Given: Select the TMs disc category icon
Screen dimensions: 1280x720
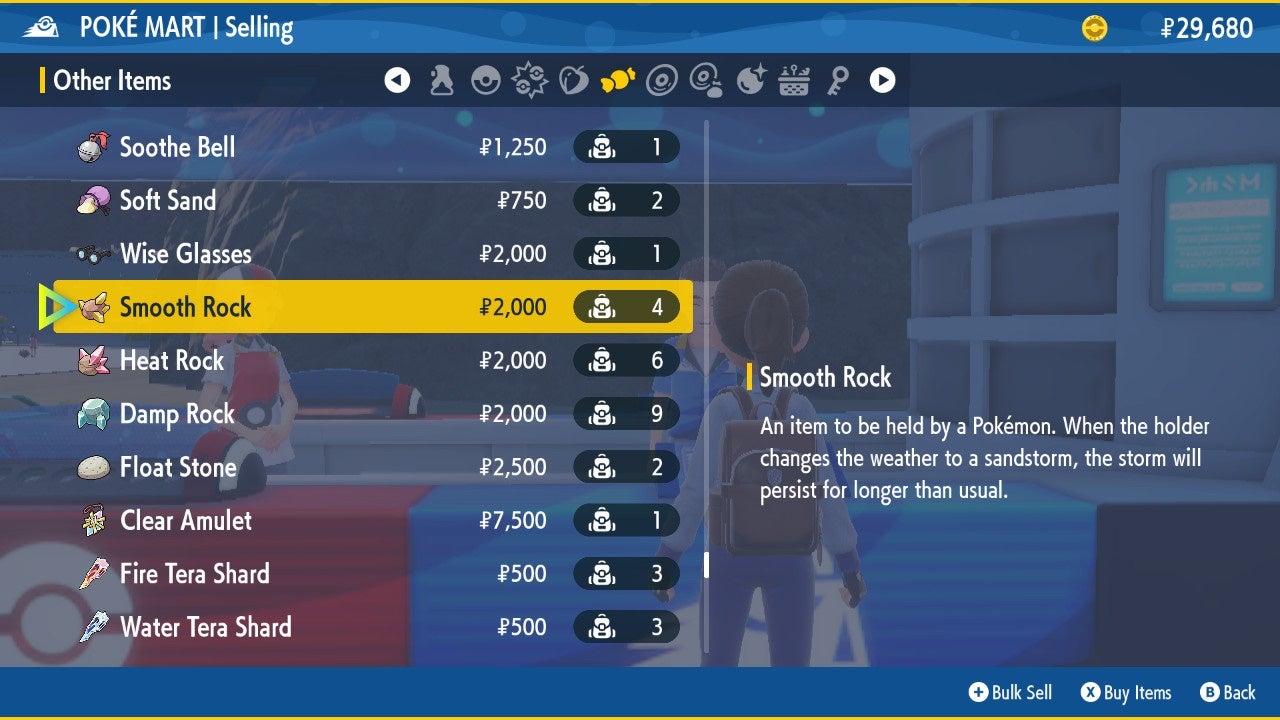Looking at the screenshot, I should tap(662, 80).
